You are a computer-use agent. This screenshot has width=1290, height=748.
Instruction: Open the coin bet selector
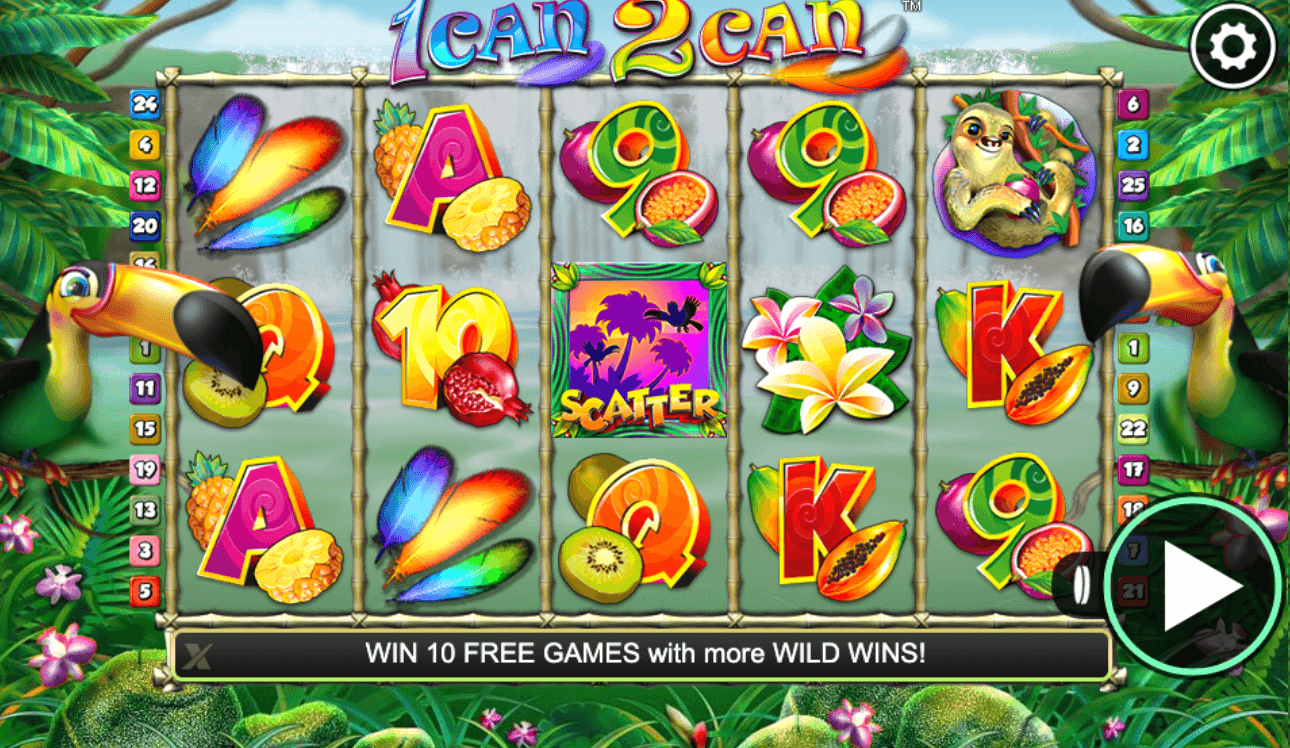click(x=1080, y=586)
